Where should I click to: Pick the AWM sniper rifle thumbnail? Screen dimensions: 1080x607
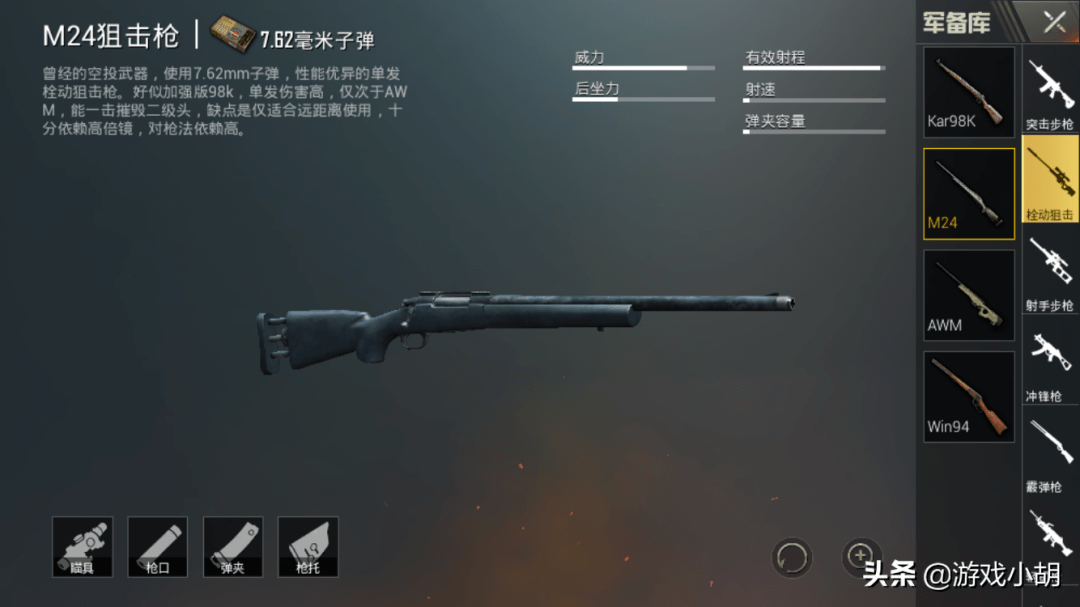968,295
